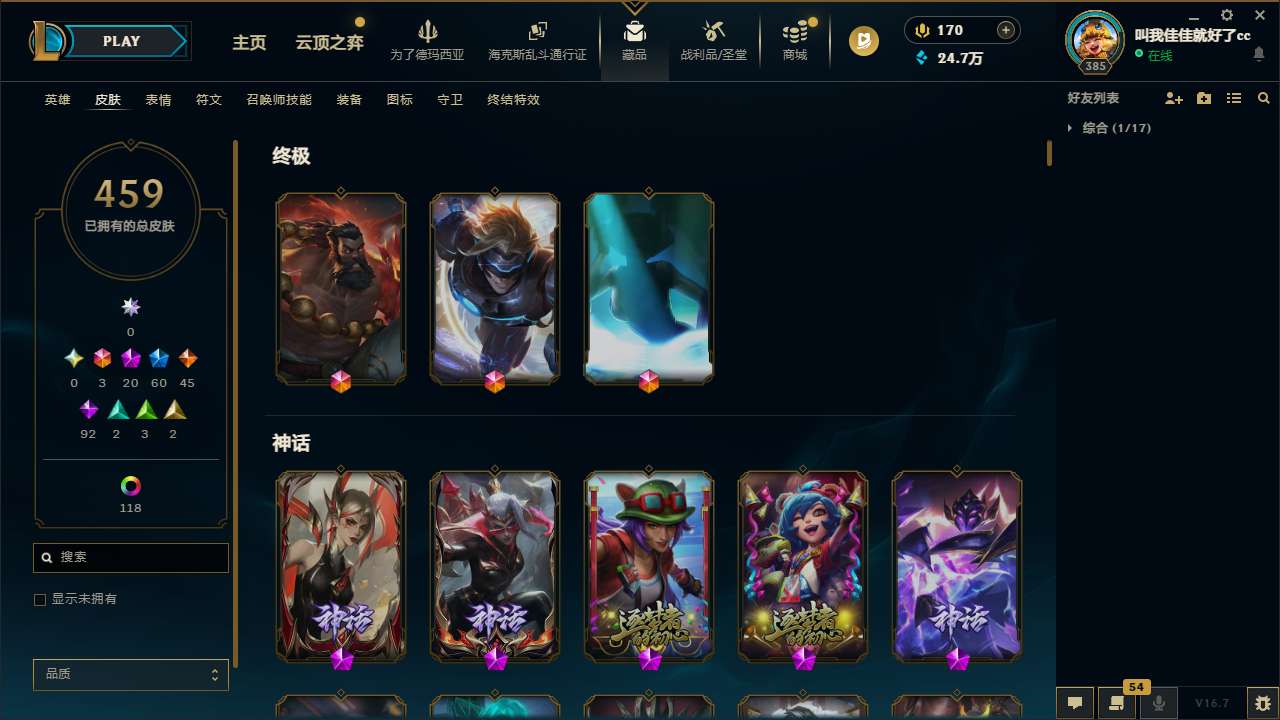Open the friend search magnifier icon
This screenshot has height=720, width=1280.
tap(1263, 98)
